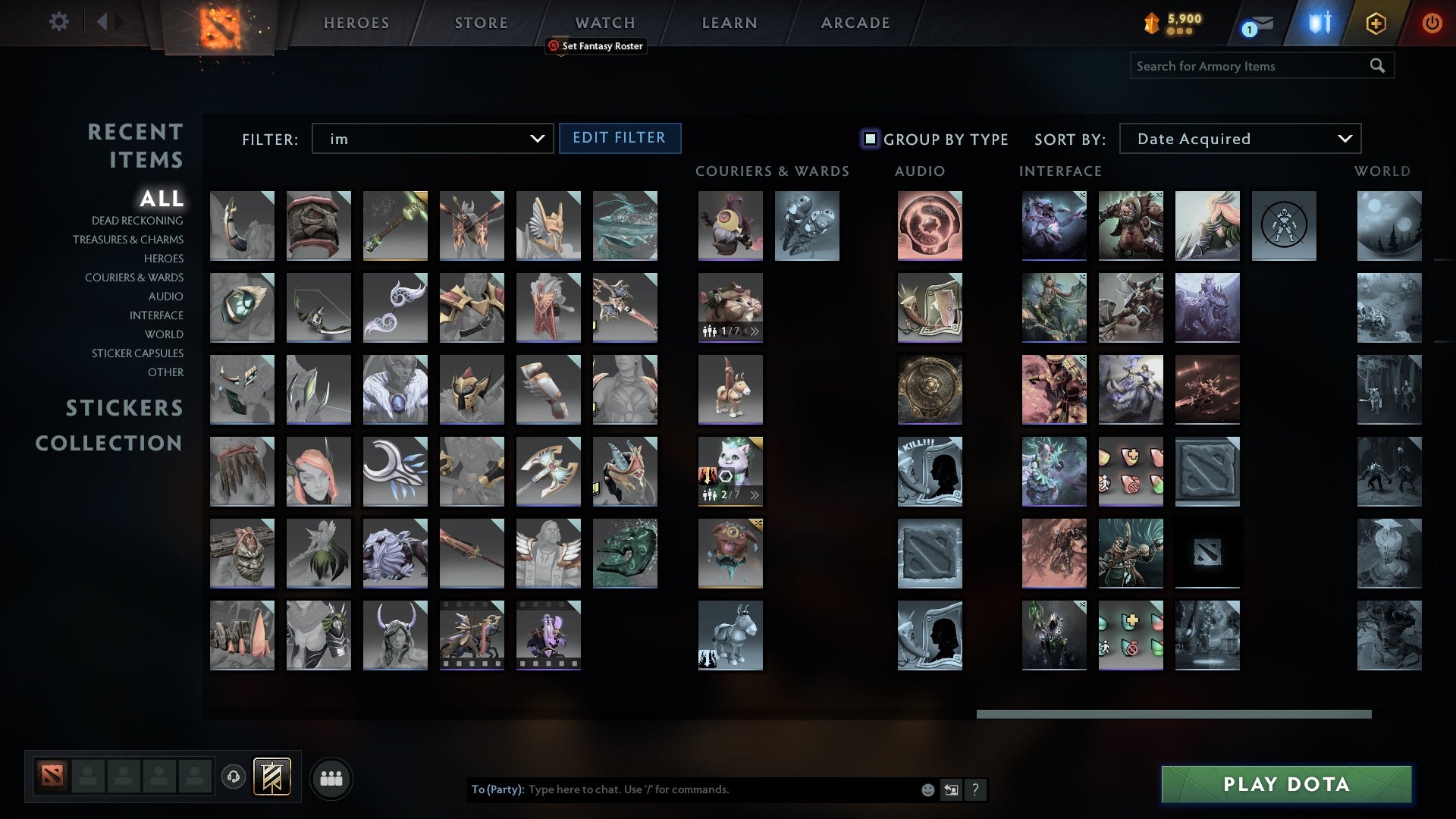
Task: Click the EDIT FILTER button
Action: tap(620, 138)
